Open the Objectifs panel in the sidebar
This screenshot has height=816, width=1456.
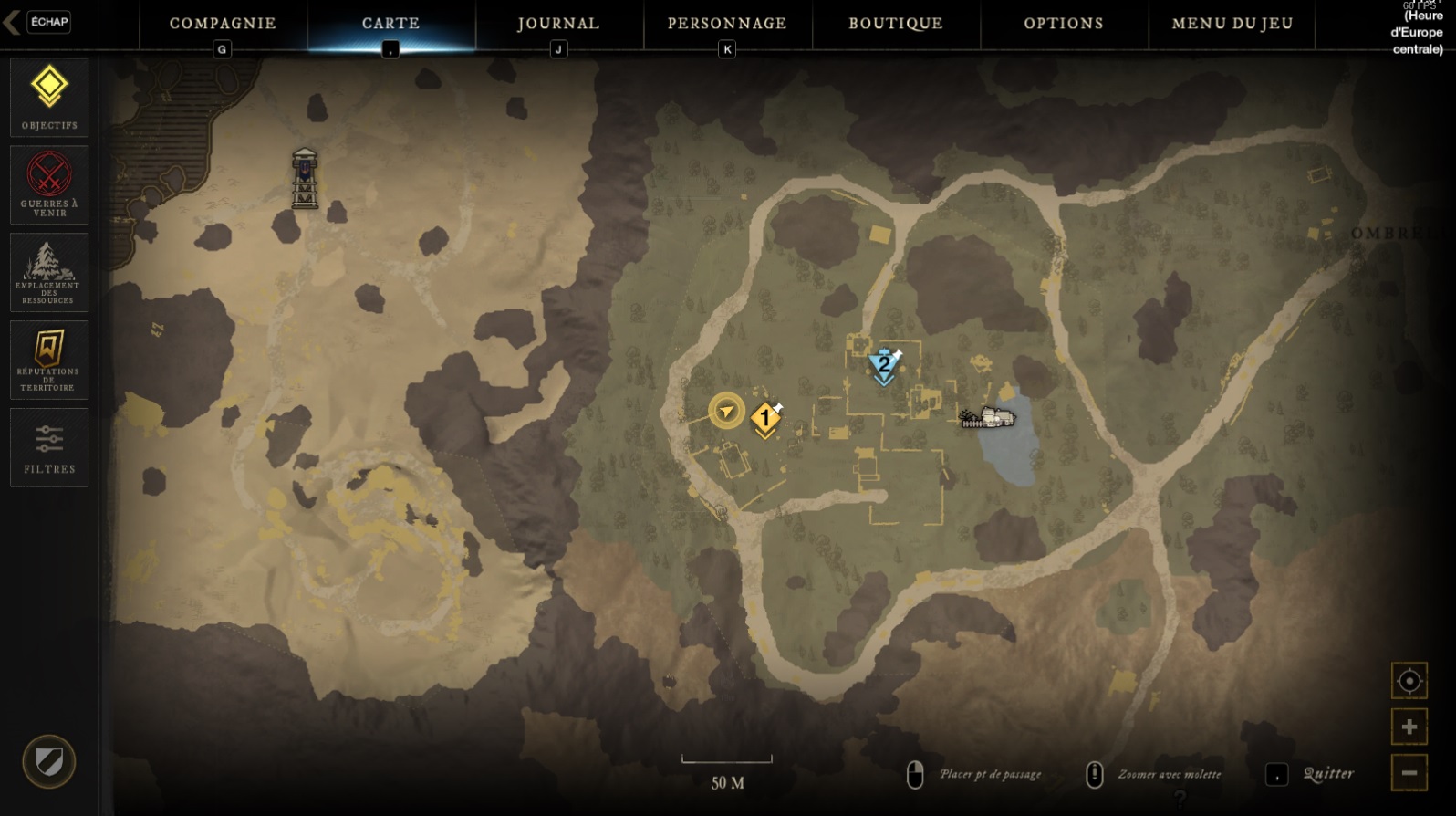pyautogui.click(x=48, y=97)
